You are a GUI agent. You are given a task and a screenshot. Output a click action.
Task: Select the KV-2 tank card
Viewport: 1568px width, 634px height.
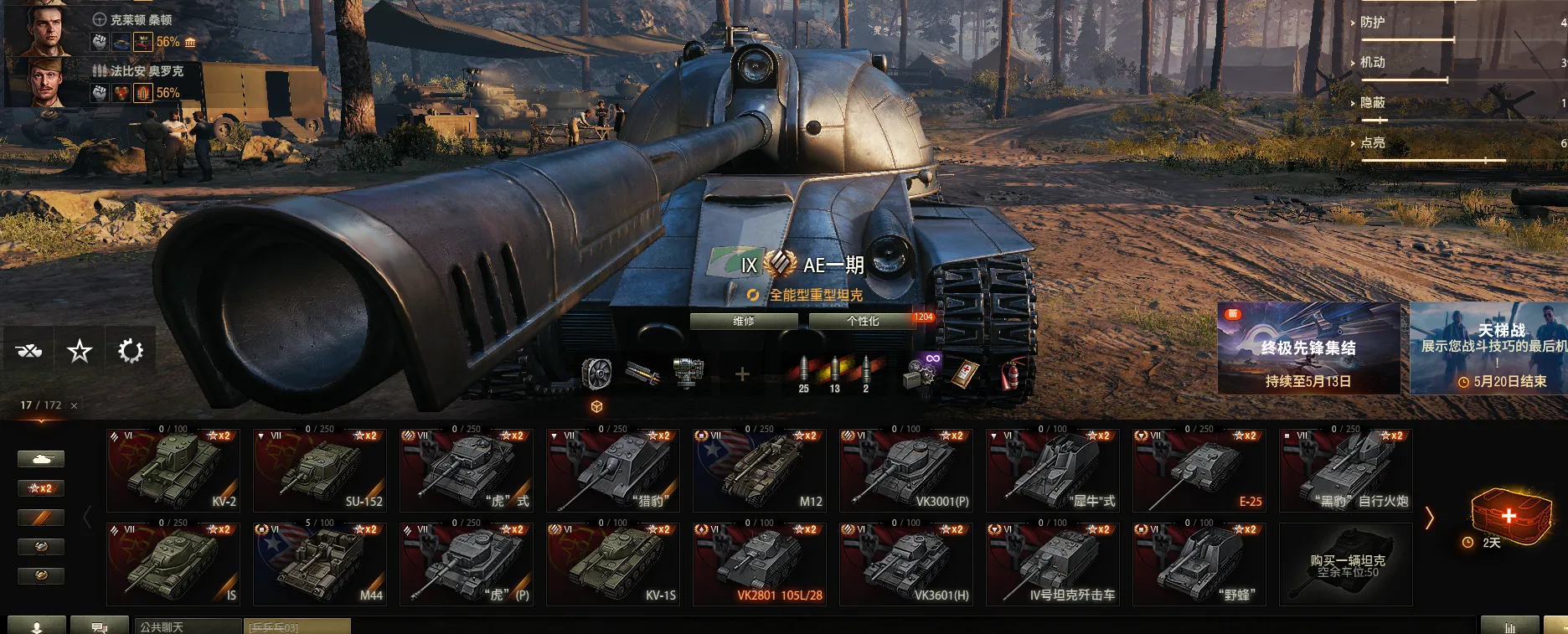point(173,470)
